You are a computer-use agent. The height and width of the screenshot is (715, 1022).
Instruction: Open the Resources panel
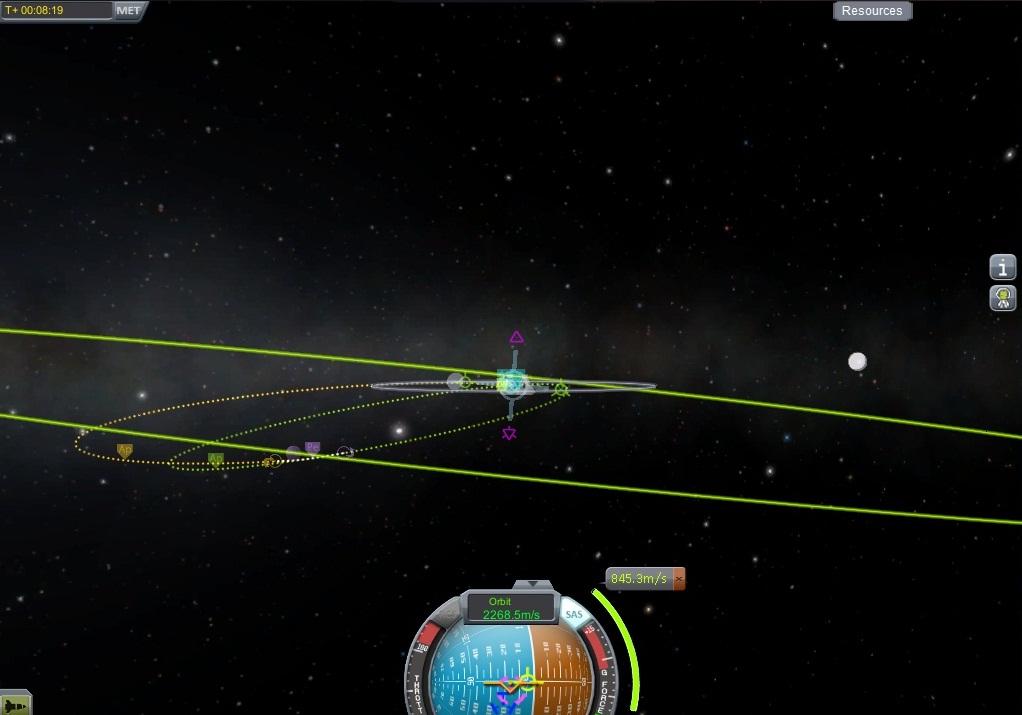tap(872, 11)
